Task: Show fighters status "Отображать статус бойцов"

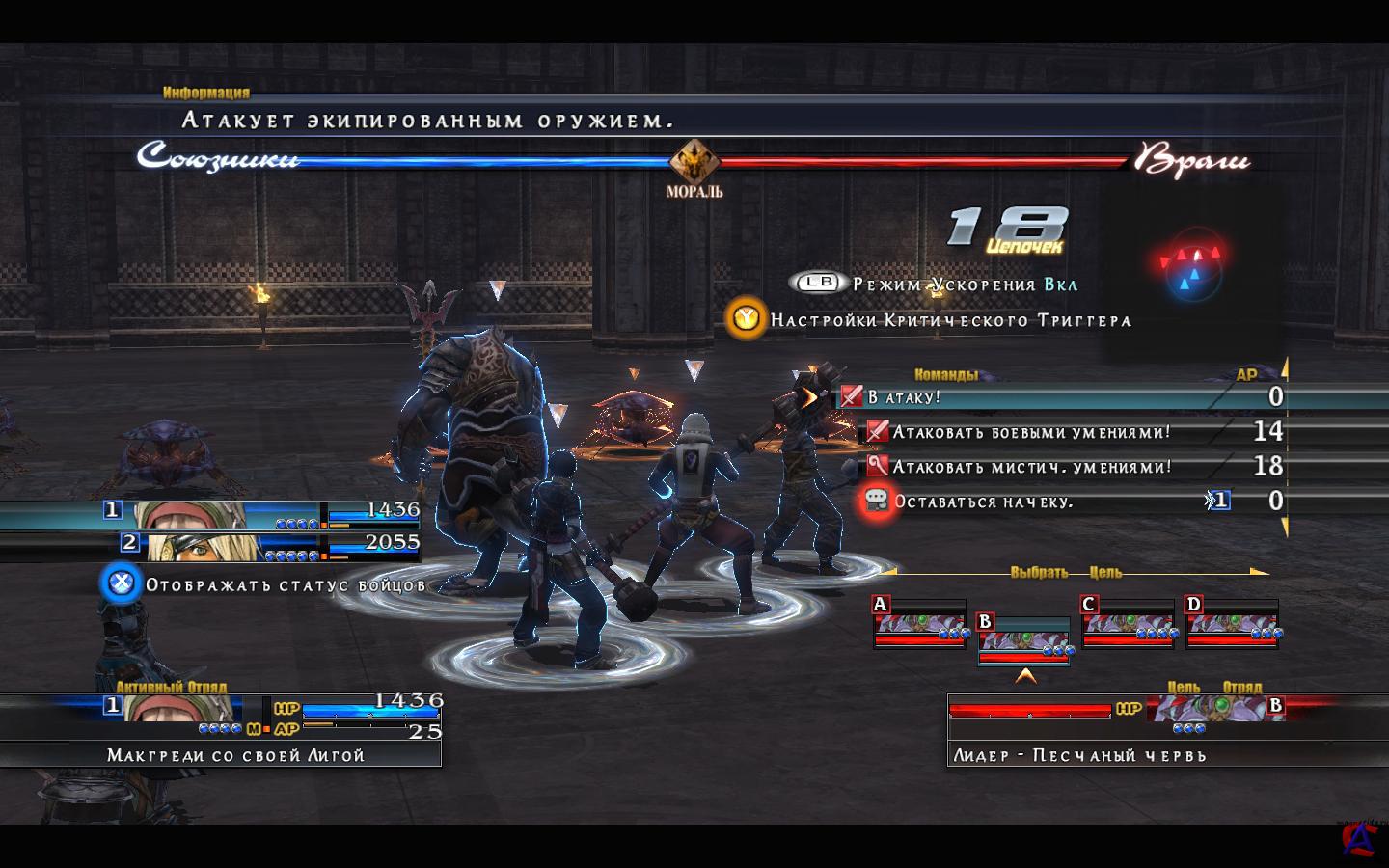Action: click(264, 584)
